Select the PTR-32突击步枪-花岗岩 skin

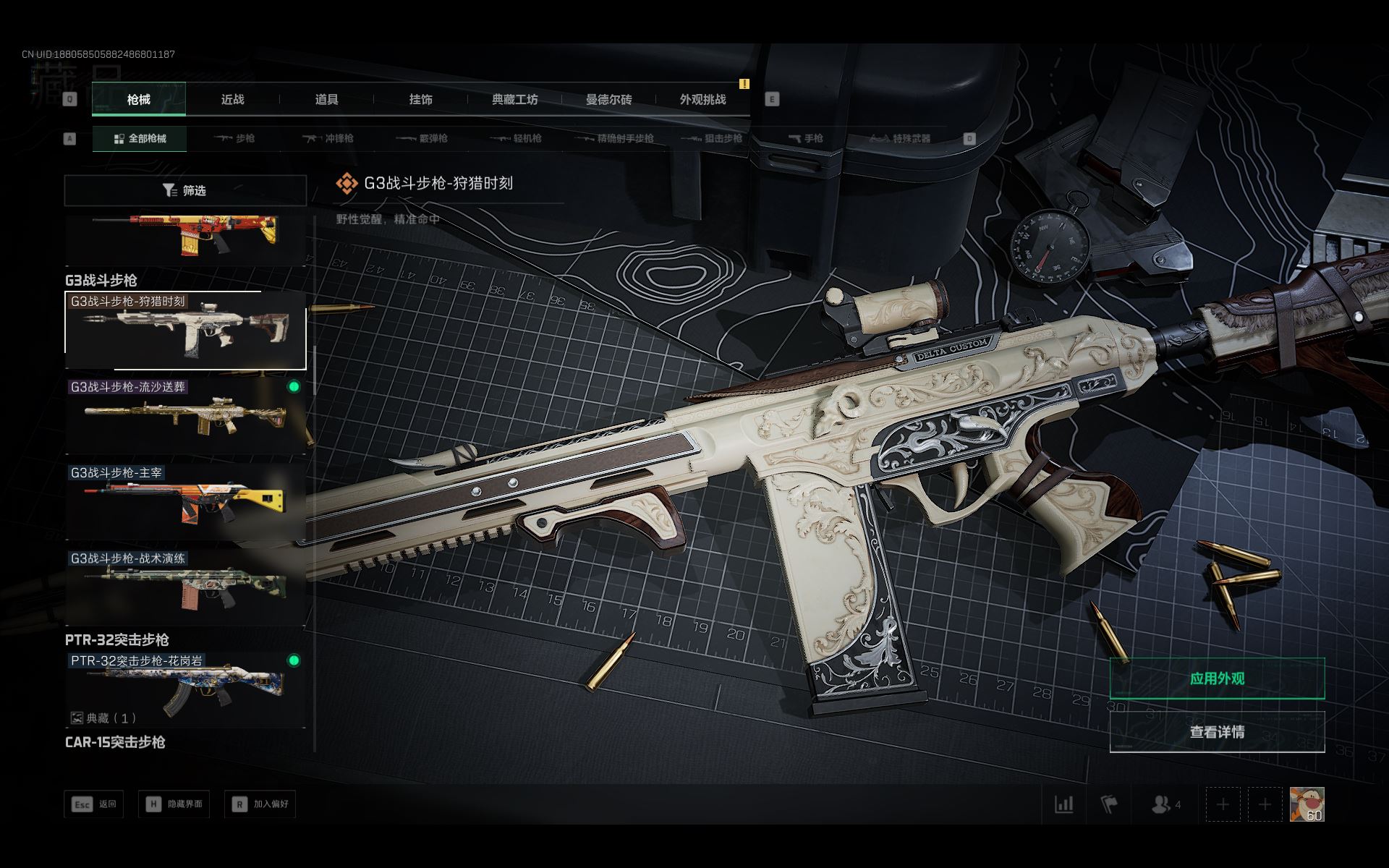185,689
